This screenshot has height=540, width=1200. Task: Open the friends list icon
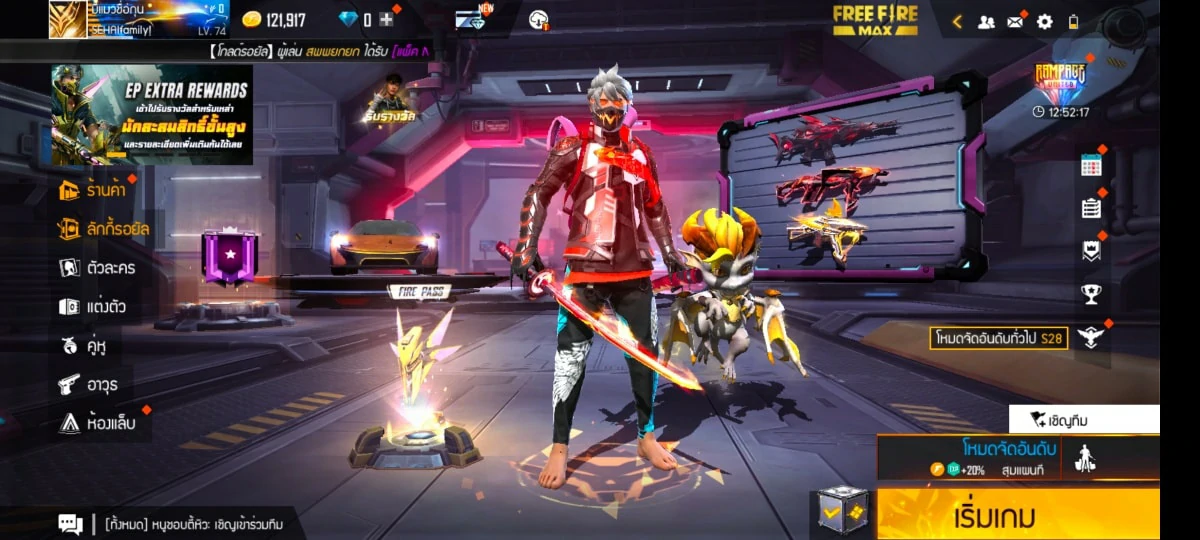click(986, 21)
